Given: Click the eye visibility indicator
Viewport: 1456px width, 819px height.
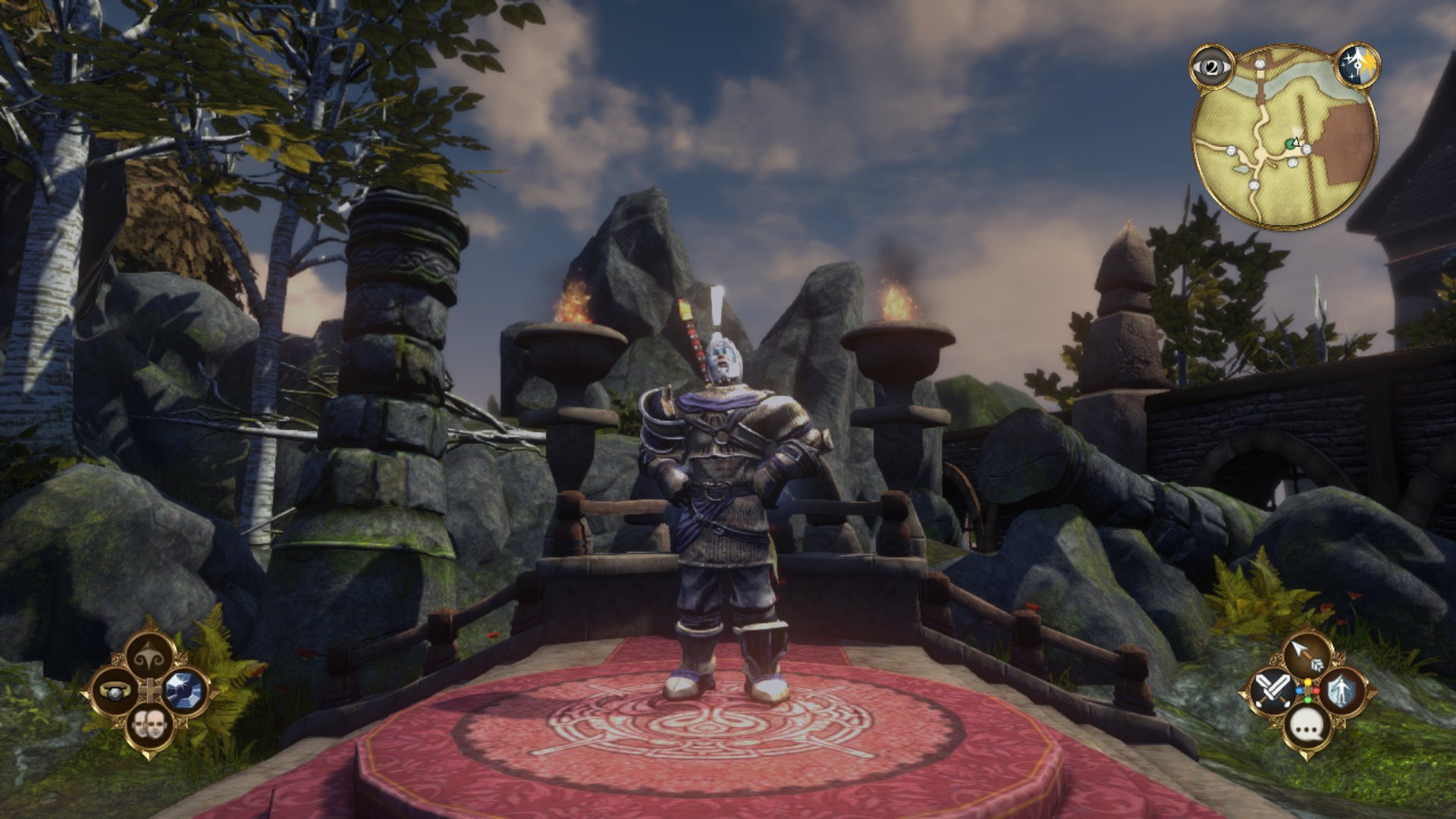Looking at the screenshot, I should click(1212, 67).
